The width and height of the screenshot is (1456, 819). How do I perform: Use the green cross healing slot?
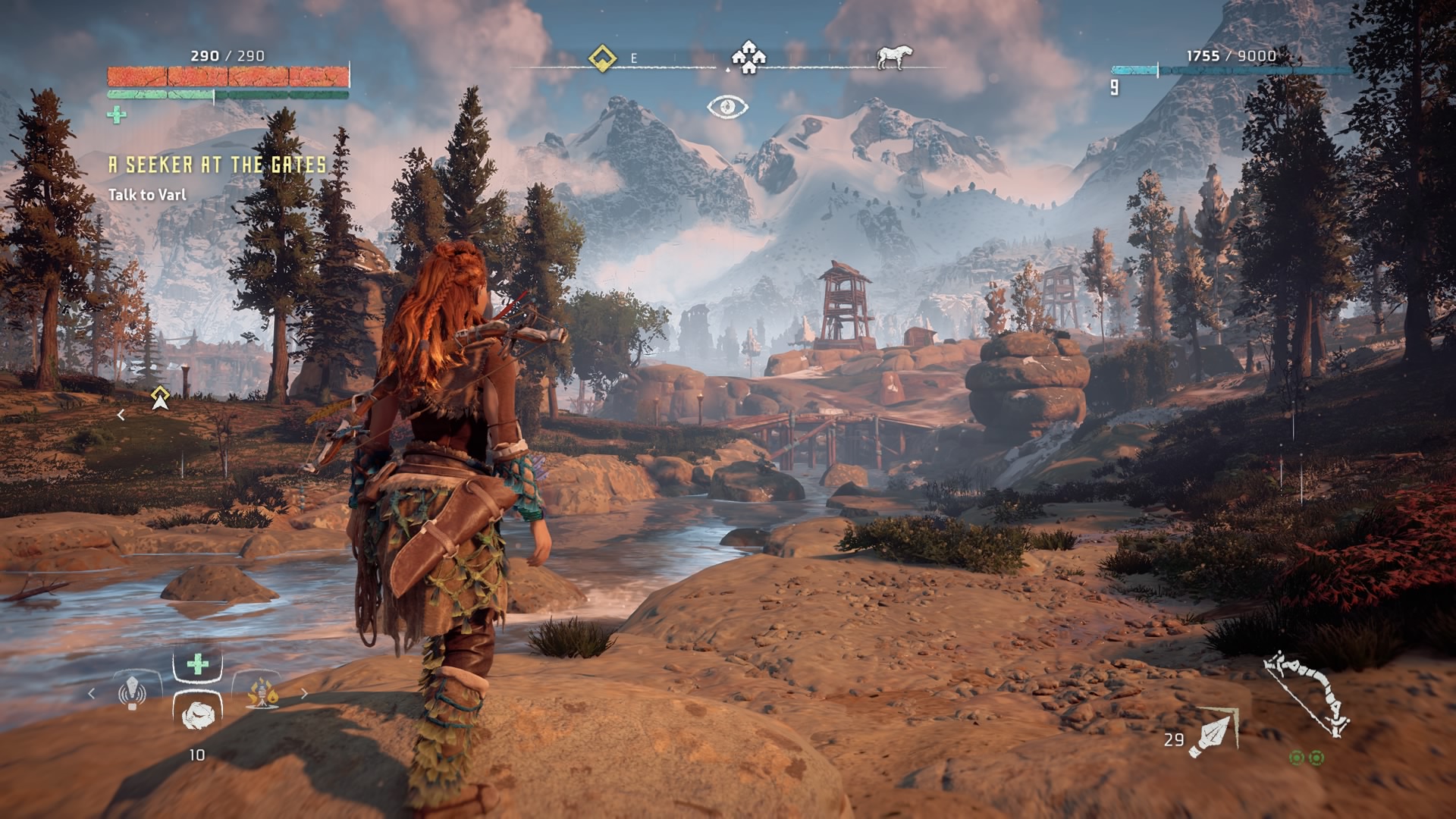(197, 665)
